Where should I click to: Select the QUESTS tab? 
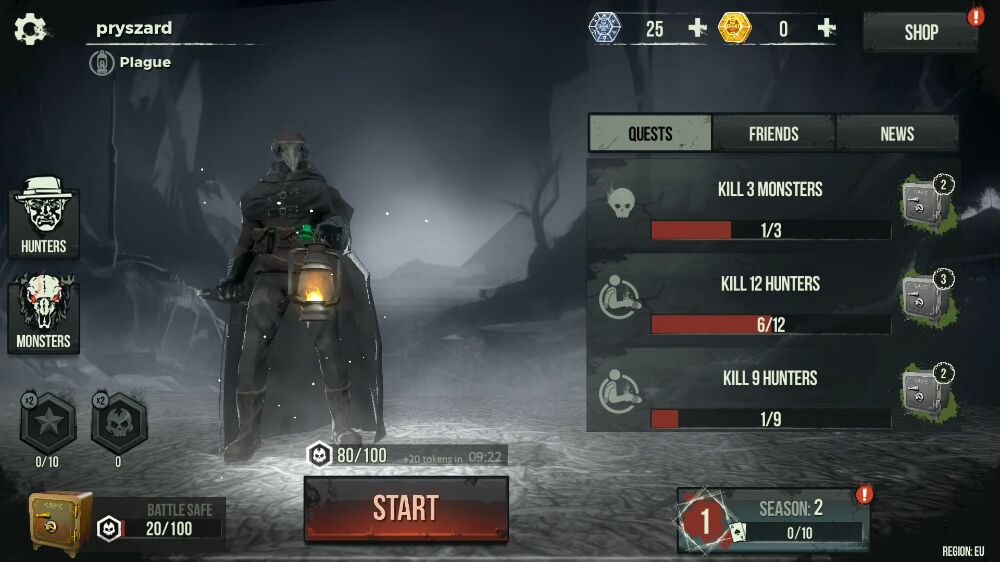coord(650,133)
